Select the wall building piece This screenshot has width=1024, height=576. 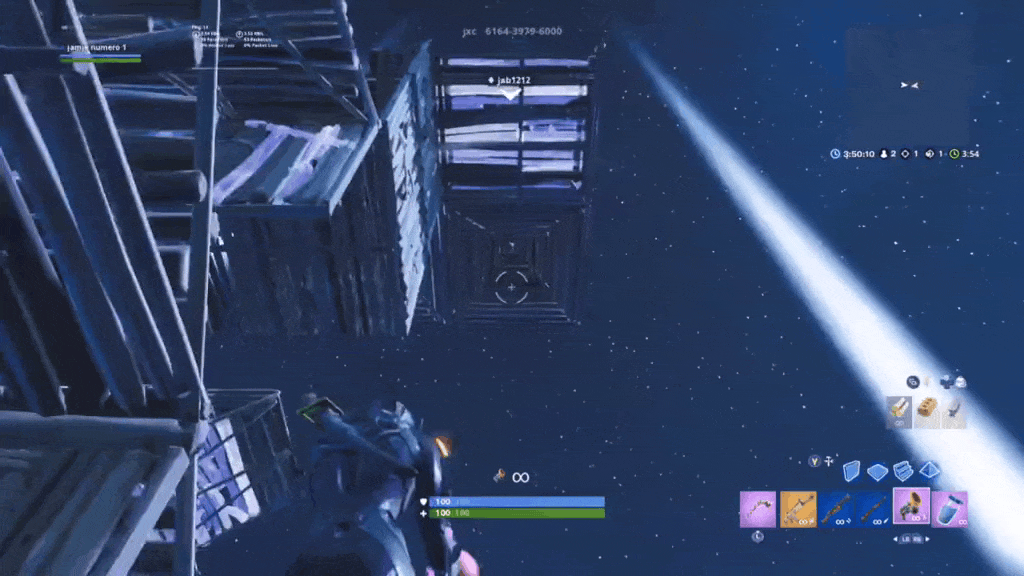point(852,471)
